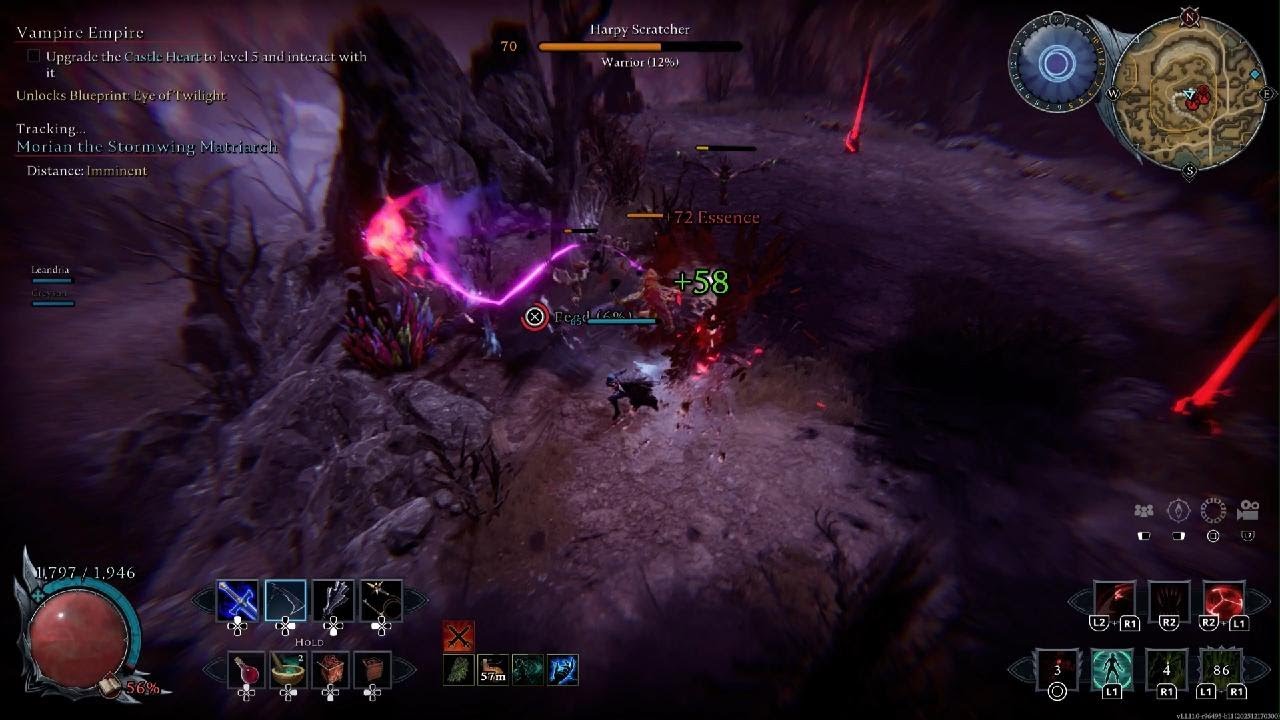This screenshot has height=720, width=1280.
Task: Trigger the ability with 86 cooldown
Action: click(x=1221, y=669)
